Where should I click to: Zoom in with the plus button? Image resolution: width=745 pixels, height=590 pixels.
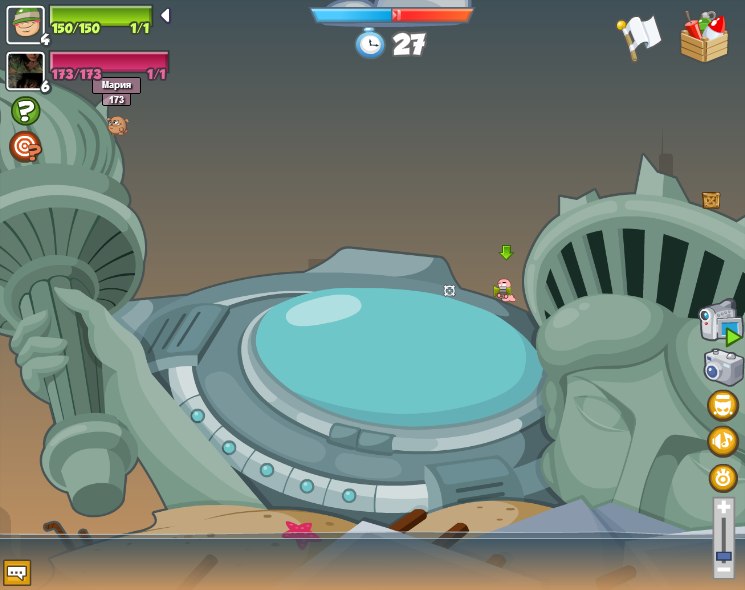click(x=724, y=508)
